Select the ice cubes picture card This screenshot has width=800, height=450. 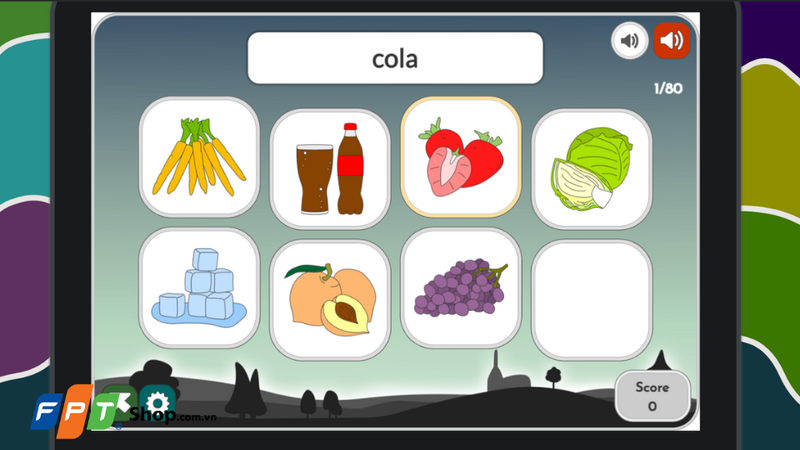tap(199, 287)
